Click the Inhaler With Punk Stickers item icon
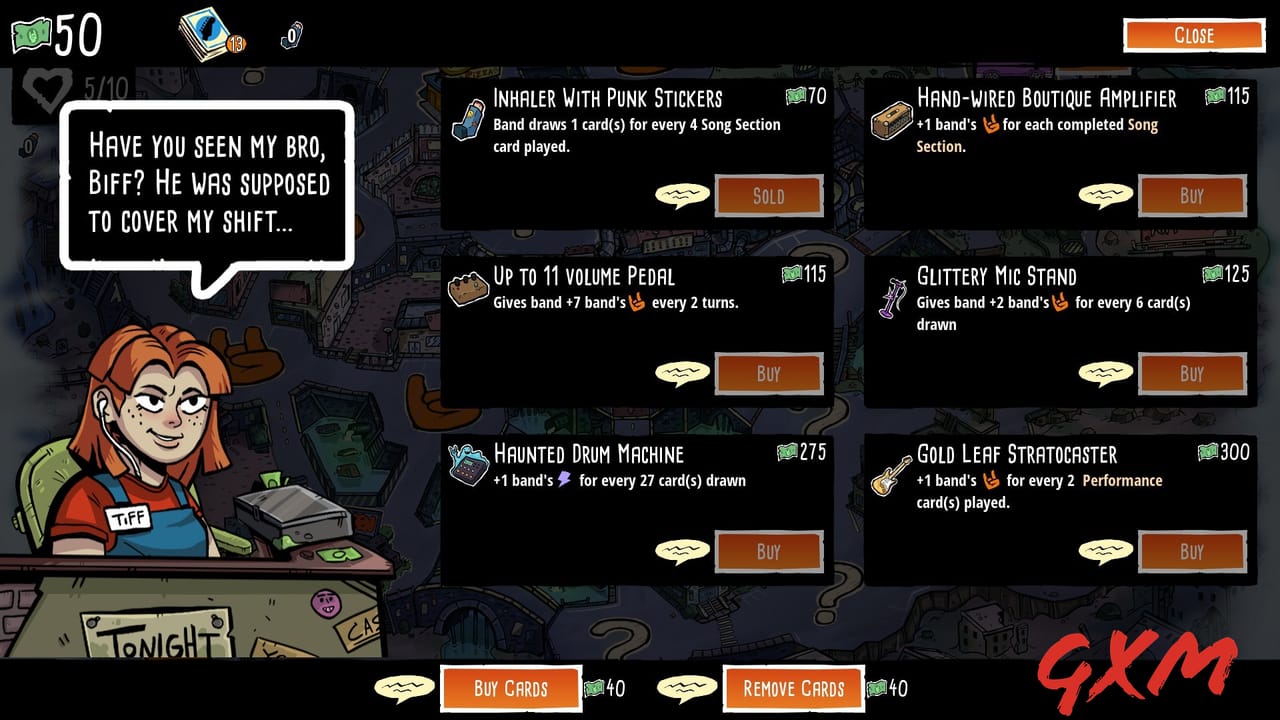The image size is (1280, 720). (466, 118)
